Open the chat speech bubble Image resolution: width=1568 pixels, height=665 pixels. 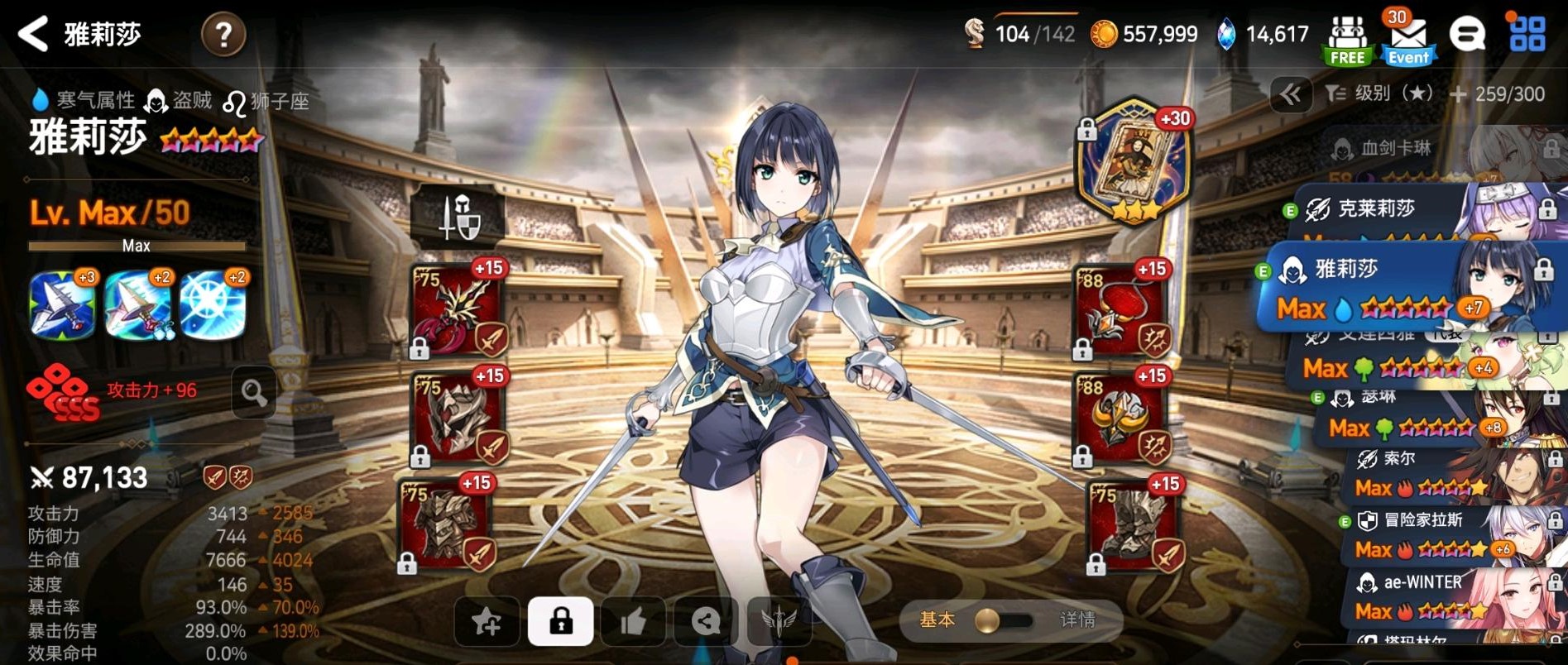[x=1467, y=35]
